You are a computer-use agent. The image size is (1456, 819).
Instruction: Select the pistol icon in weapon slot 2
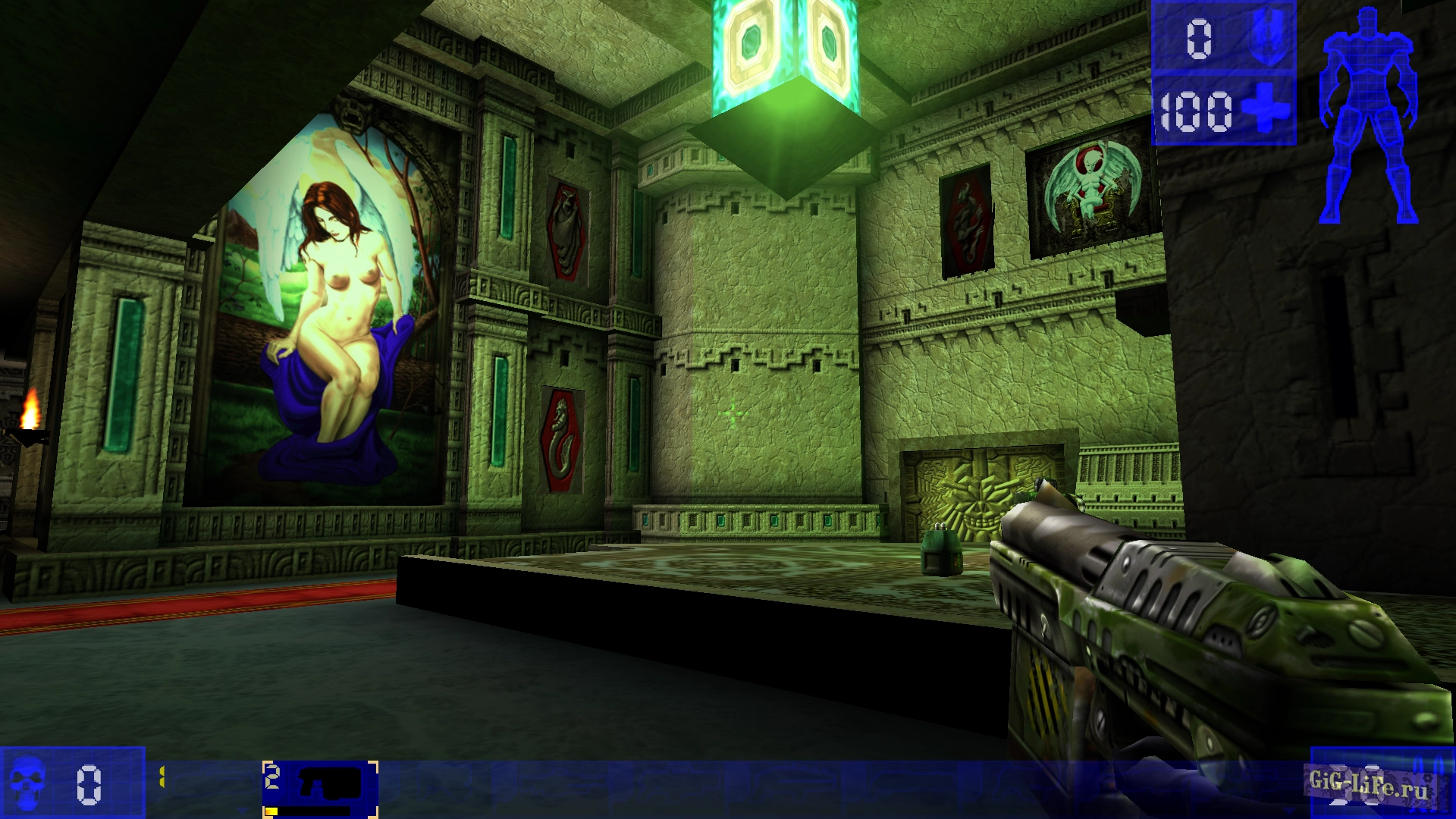(330, 781)
